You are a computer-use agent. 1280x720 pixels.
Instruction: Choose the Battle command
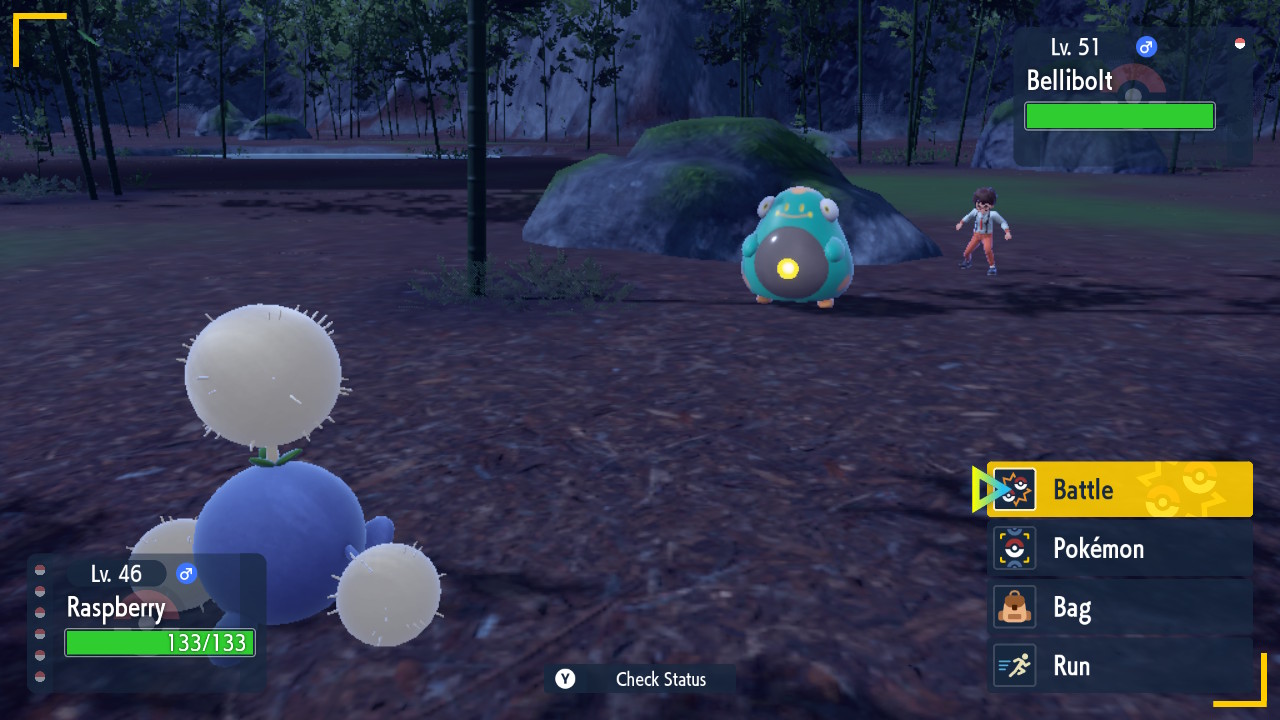1120,489
